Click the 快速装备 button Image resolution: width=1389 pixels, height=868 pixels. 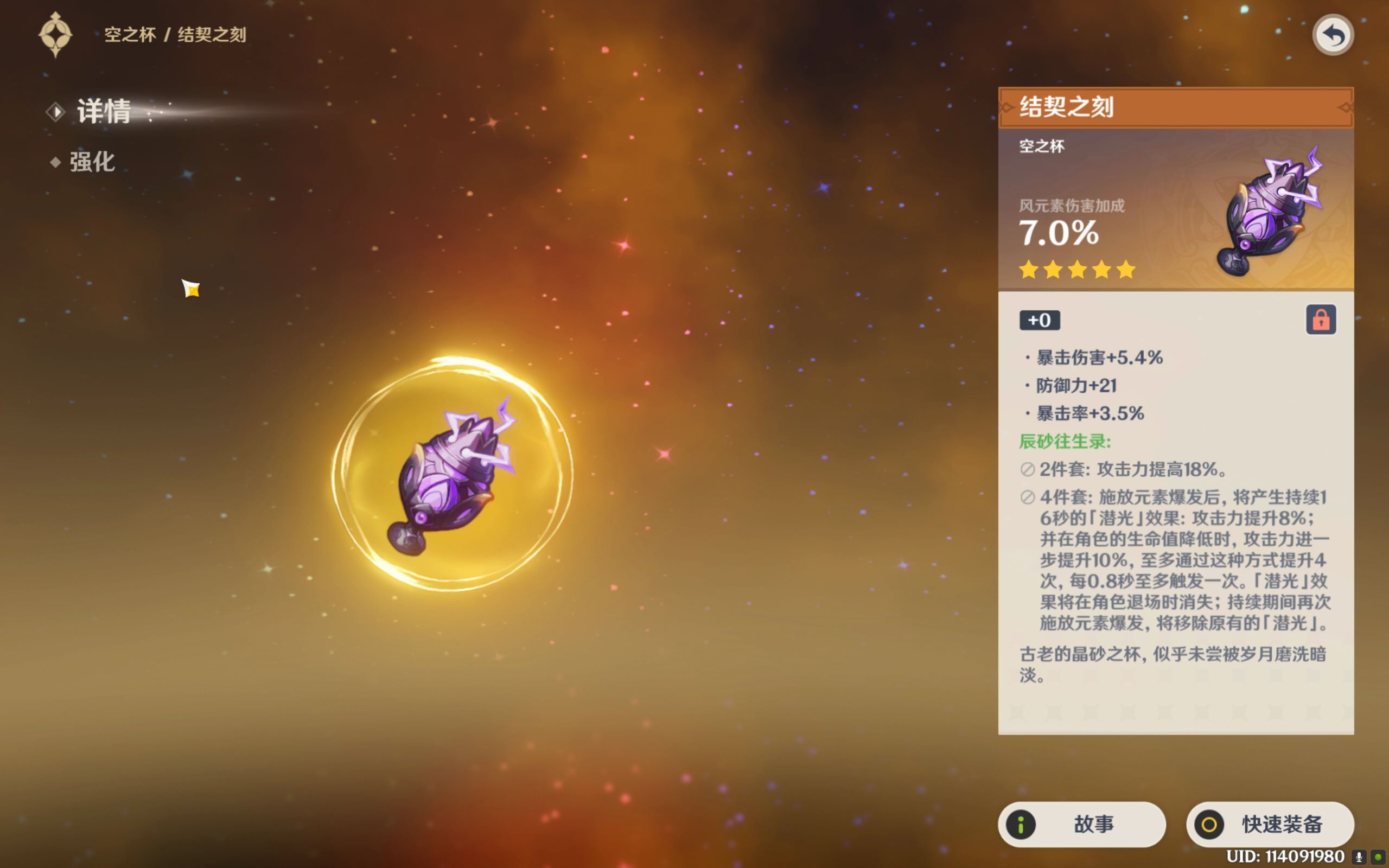1270,825
